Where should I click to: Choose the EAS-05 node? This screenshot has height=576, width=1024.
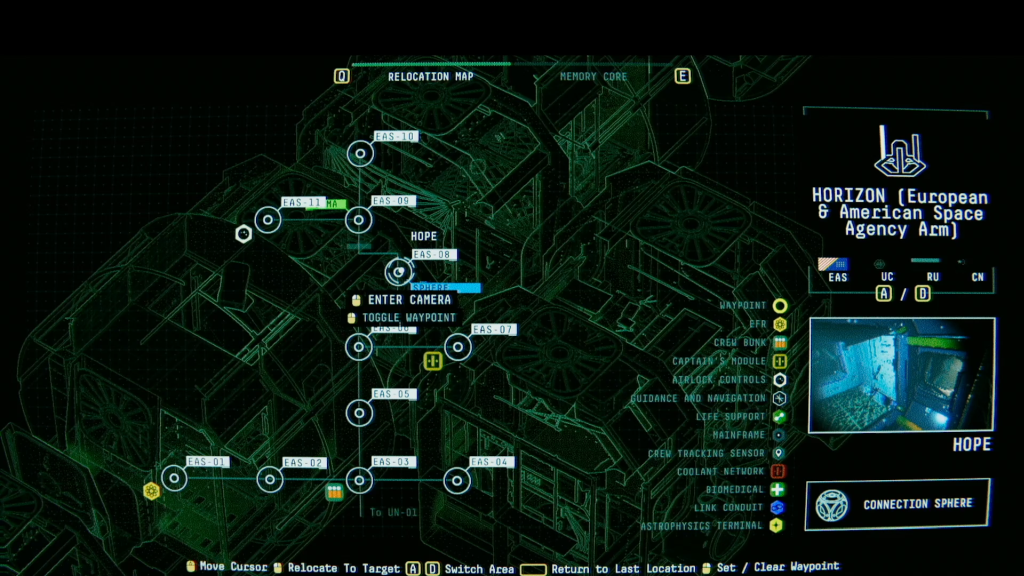360,412
